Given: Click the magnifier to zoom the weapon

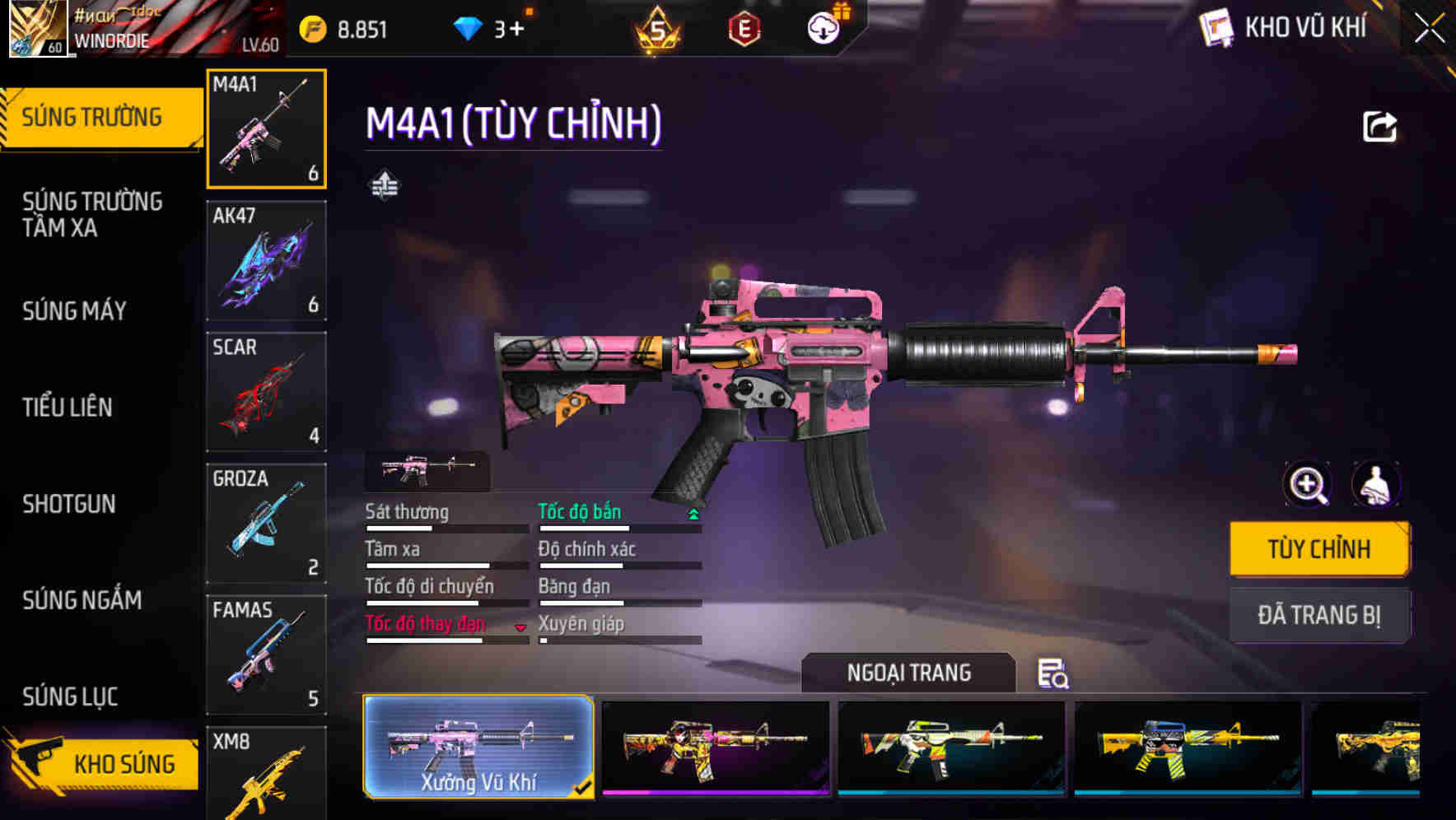Looking at the screenshot, I should (1308, 485).
